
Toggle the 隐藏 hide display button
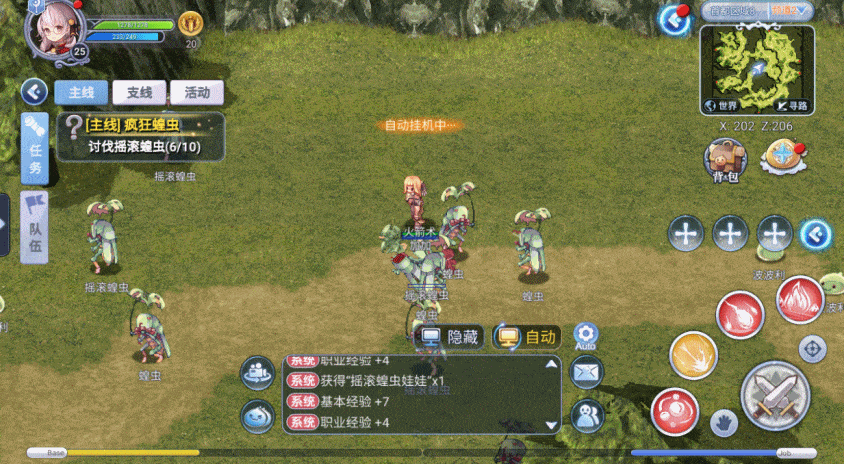451,337
